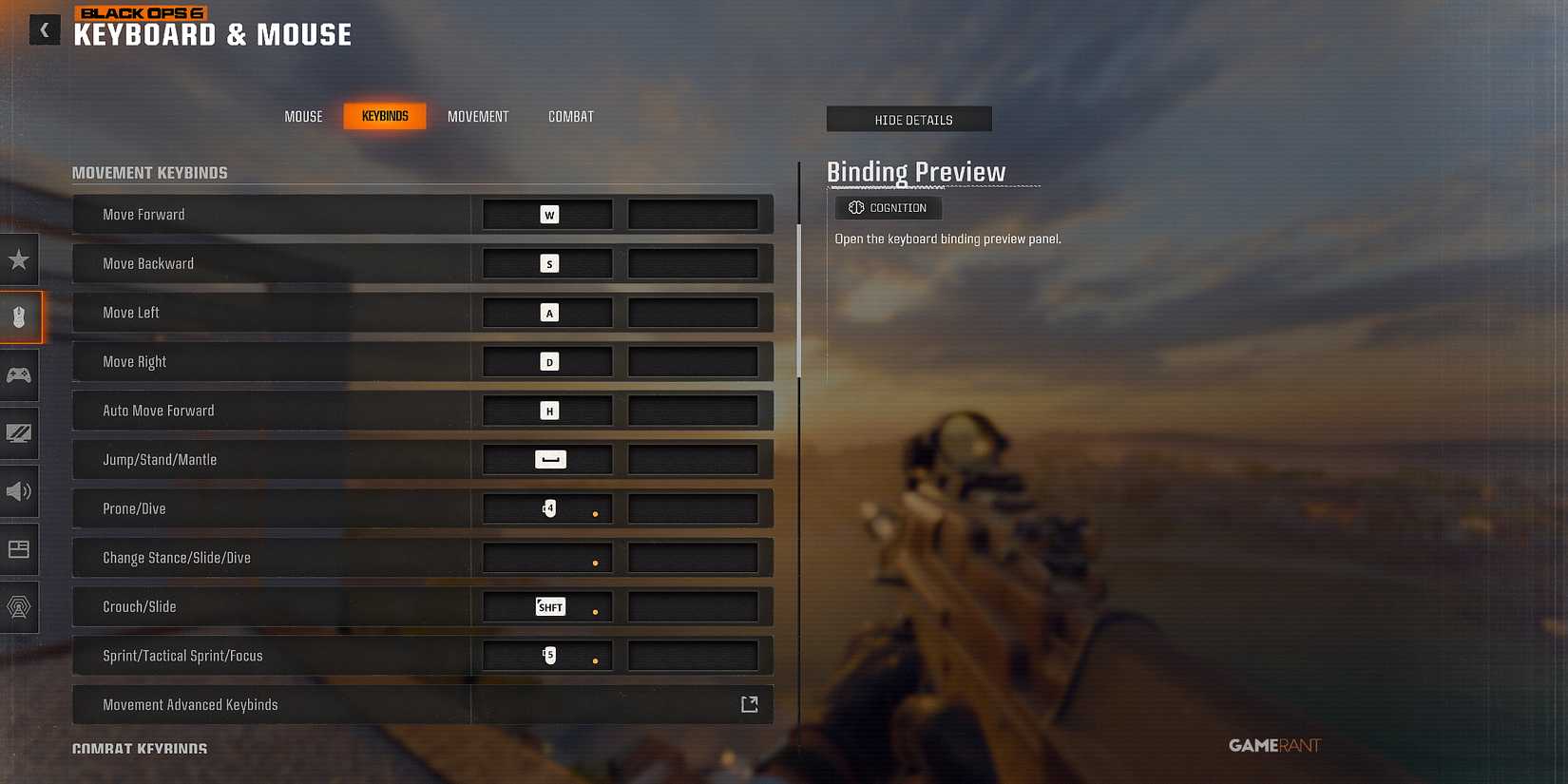
Task: Open audio settings via the speaker icon
Action: pyautogui.click(x=20, y=491)
